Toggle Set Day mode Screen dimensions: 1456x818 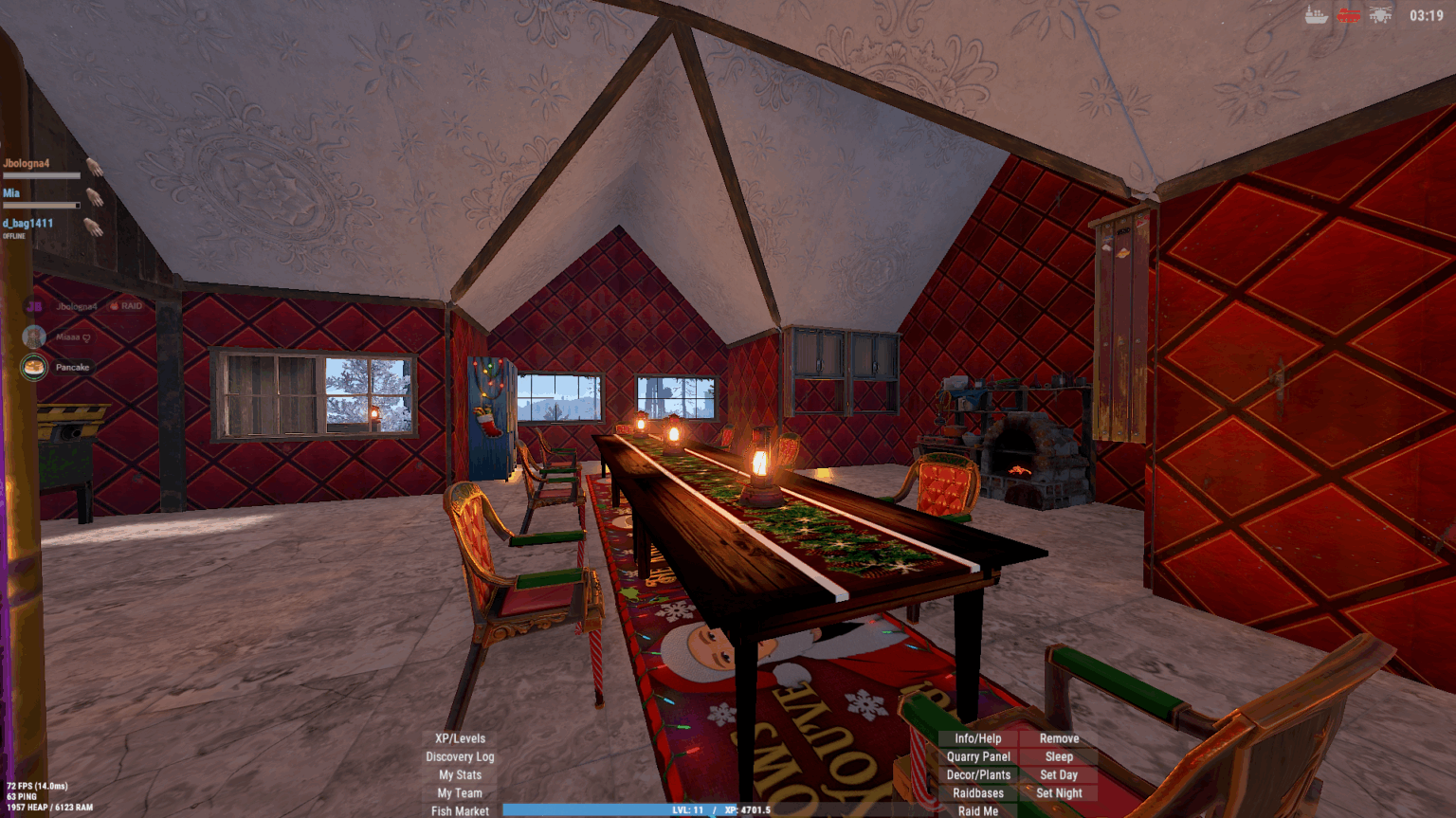click(1059, 774)
